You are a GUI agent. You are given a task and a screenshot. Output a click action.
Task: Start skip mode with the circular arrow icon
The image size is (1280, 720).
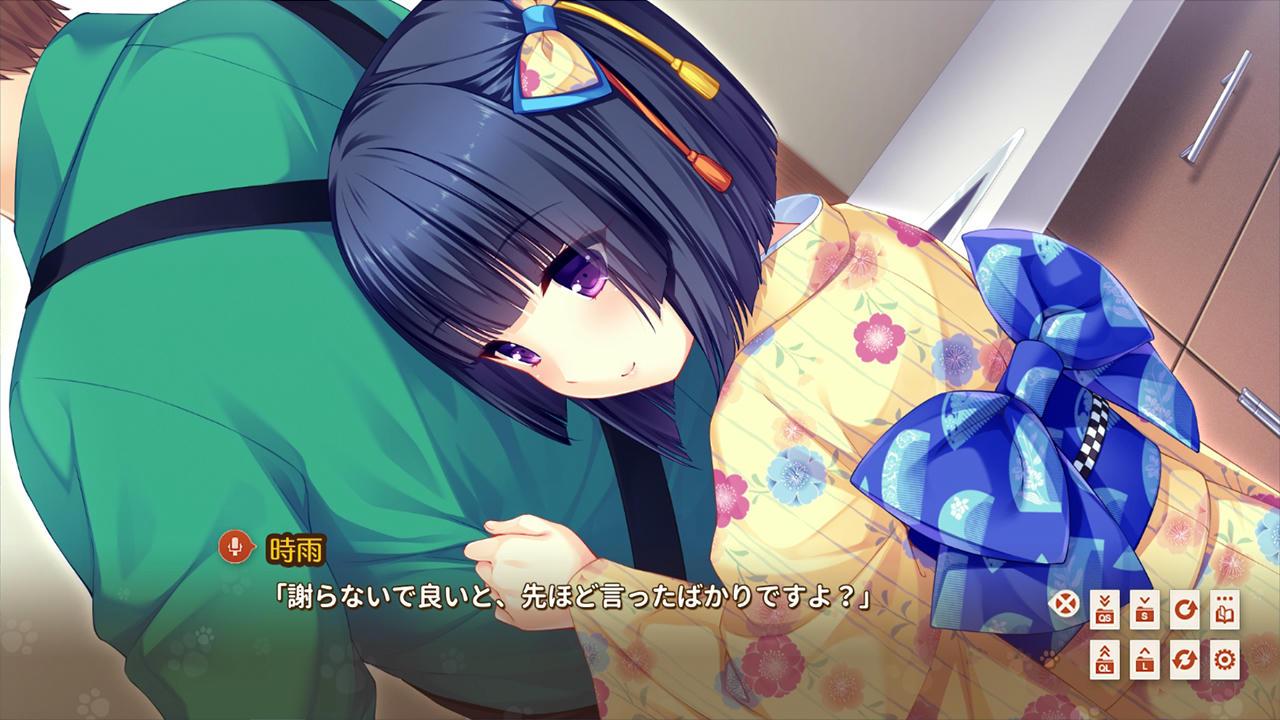tap(1184, 610)
